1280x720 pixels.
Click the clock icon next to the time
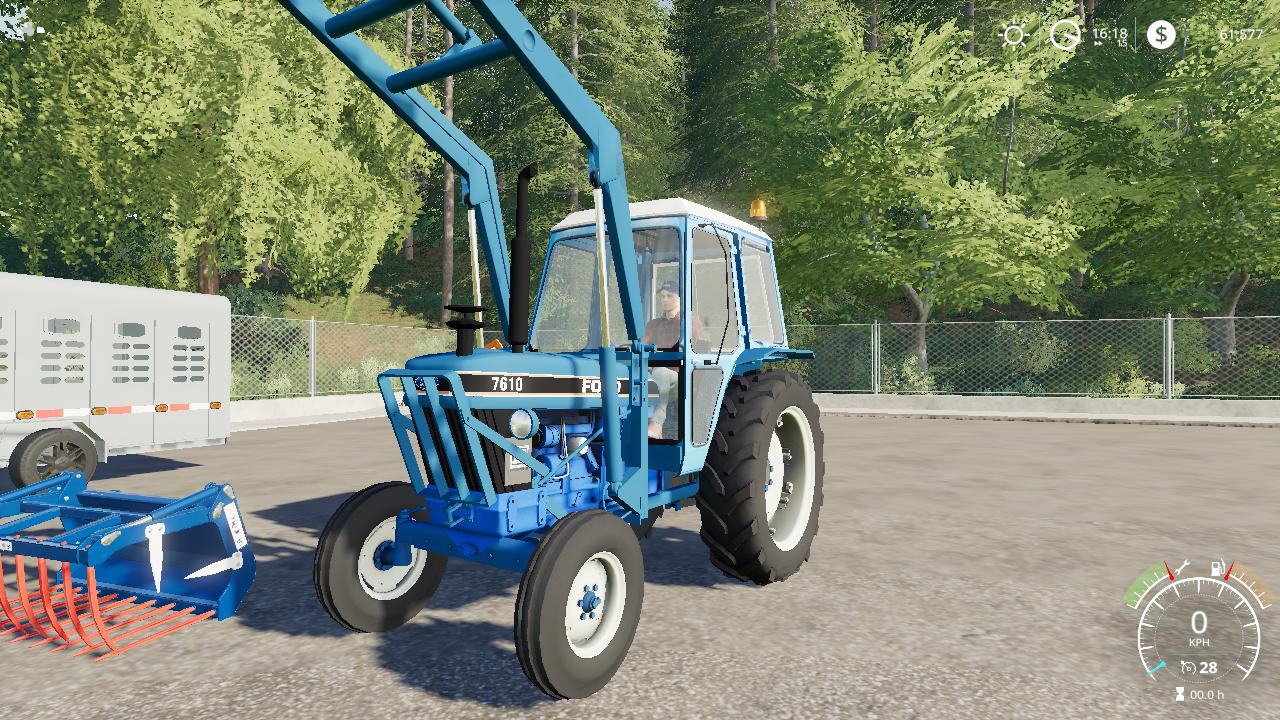[x=1064, y=35]
